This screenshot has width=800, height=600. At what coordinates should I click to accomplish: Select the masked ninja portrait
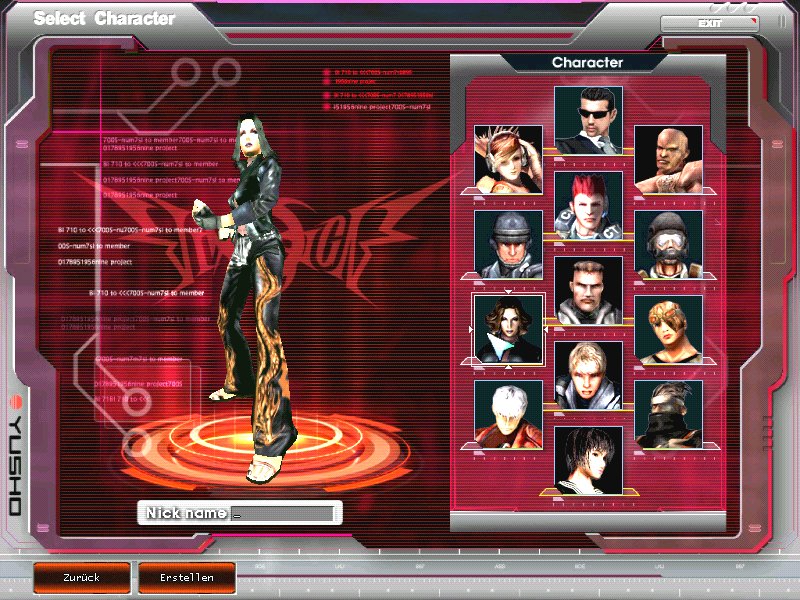668,413
